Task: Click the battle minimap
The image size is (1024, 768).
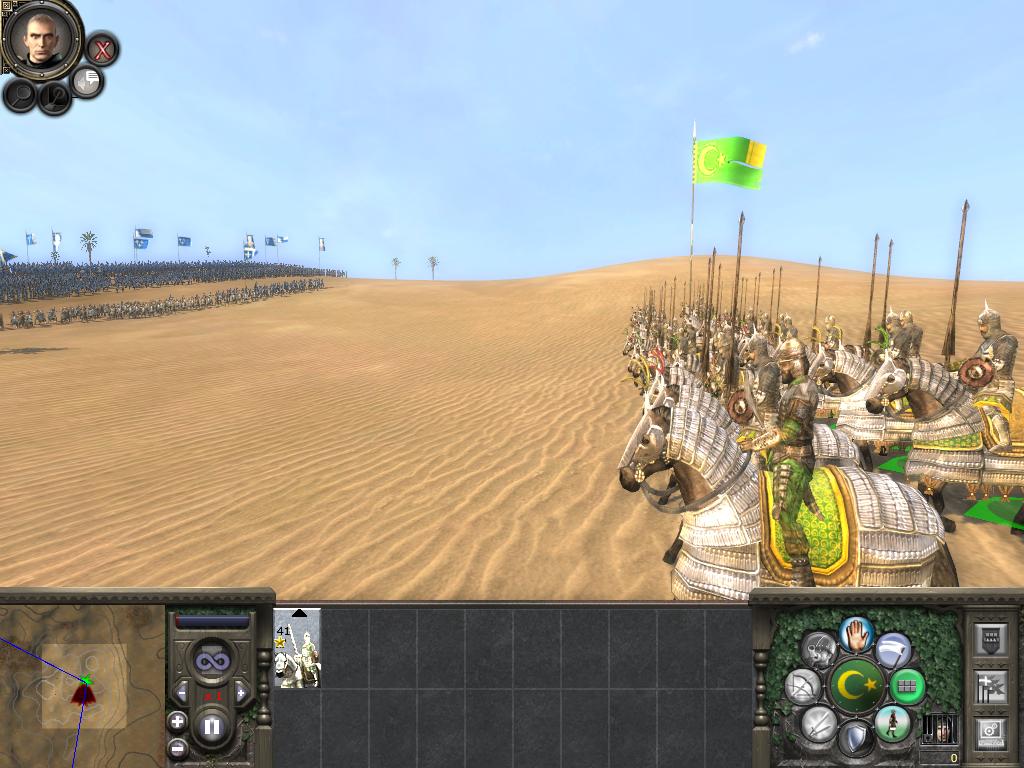Action: [82, 685]
